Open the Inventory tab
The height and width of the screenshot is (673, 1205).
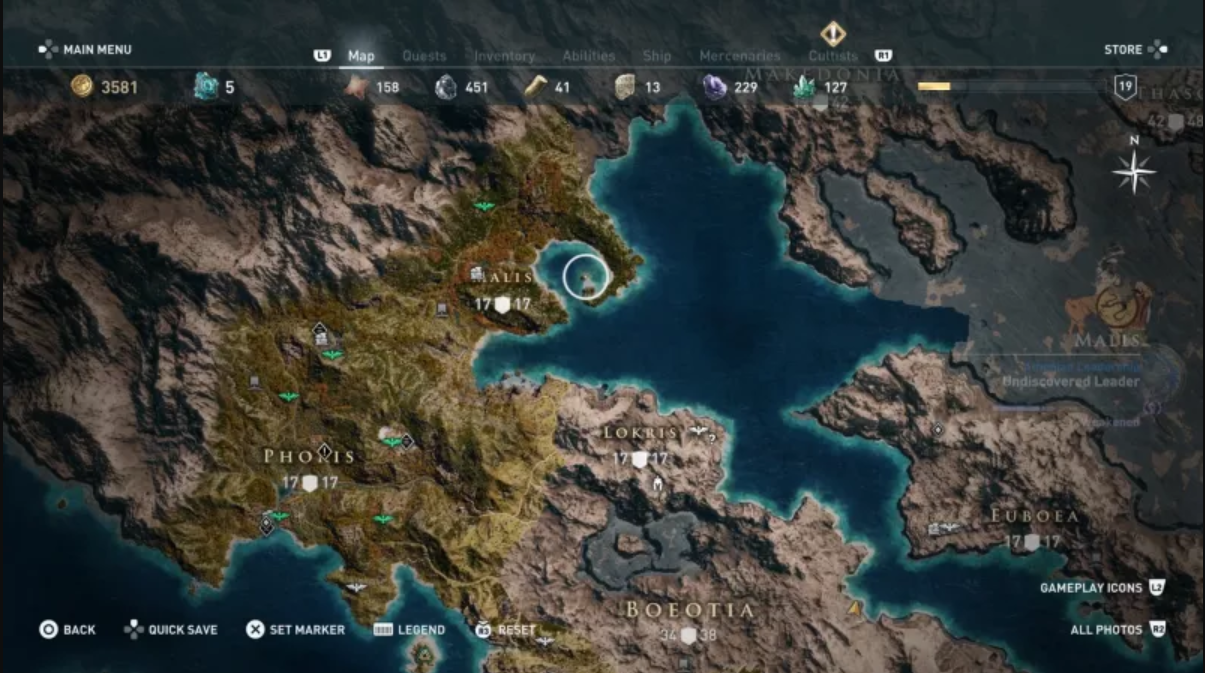click(504, 56)
